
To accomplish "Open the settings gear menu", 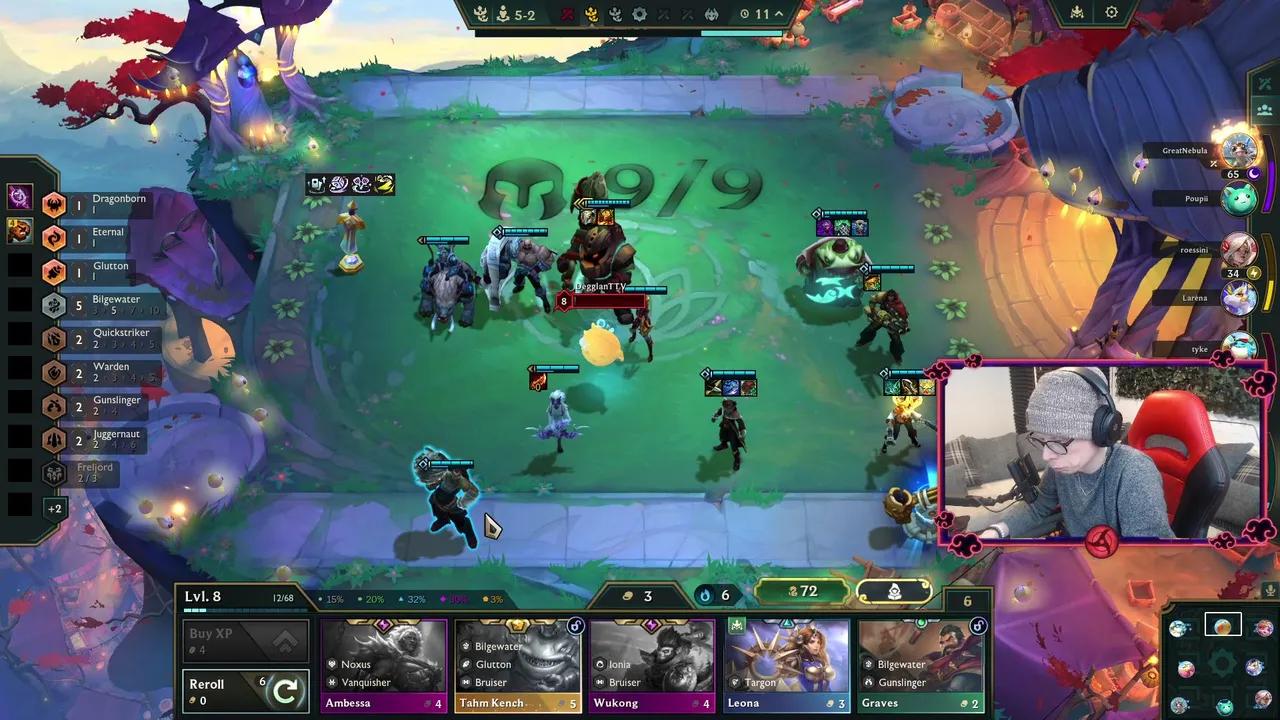I will [1113, 12].
